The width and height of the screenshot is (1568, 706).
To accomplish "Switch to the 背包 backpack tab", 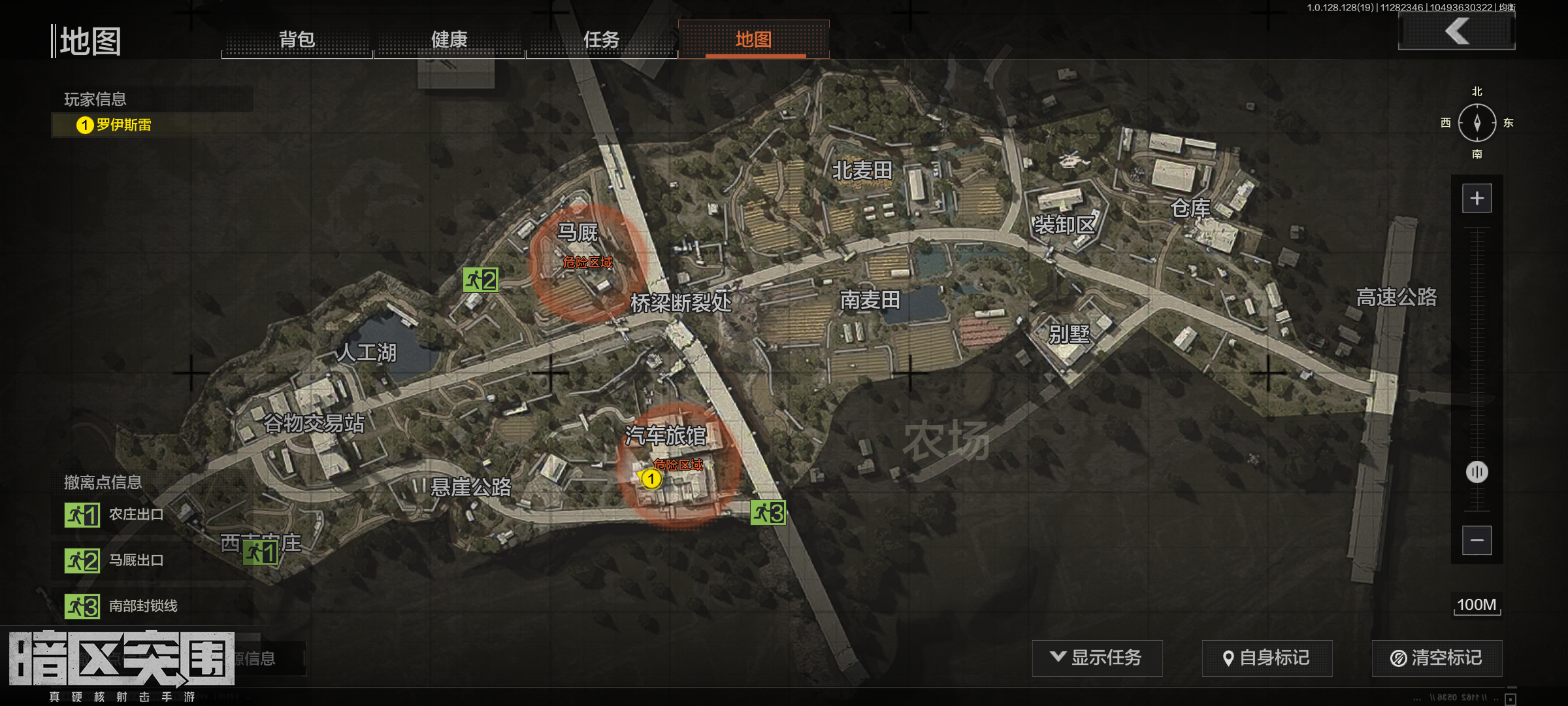I will click(297, 40).
